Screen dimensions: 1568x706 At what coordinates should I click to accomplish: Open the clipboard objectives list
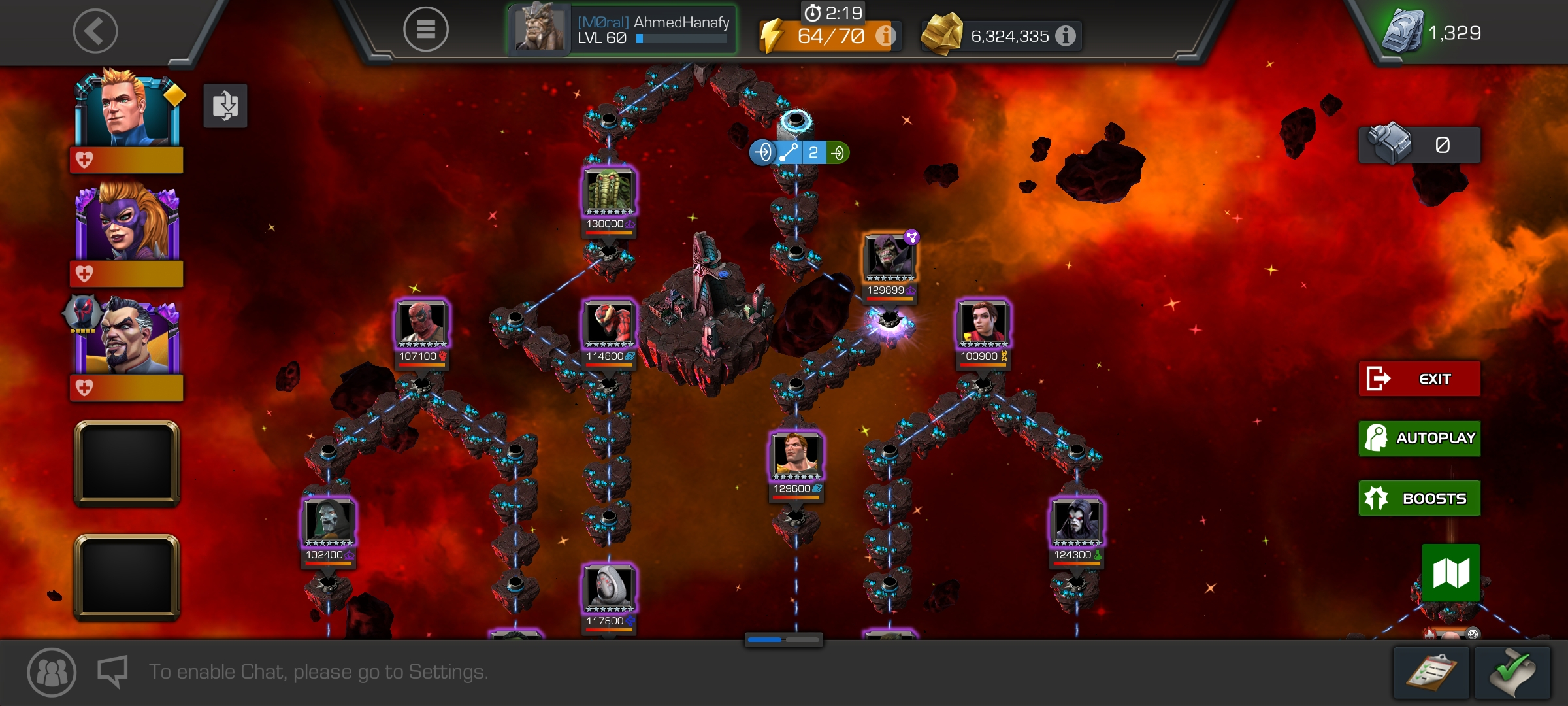(1431, 673)
